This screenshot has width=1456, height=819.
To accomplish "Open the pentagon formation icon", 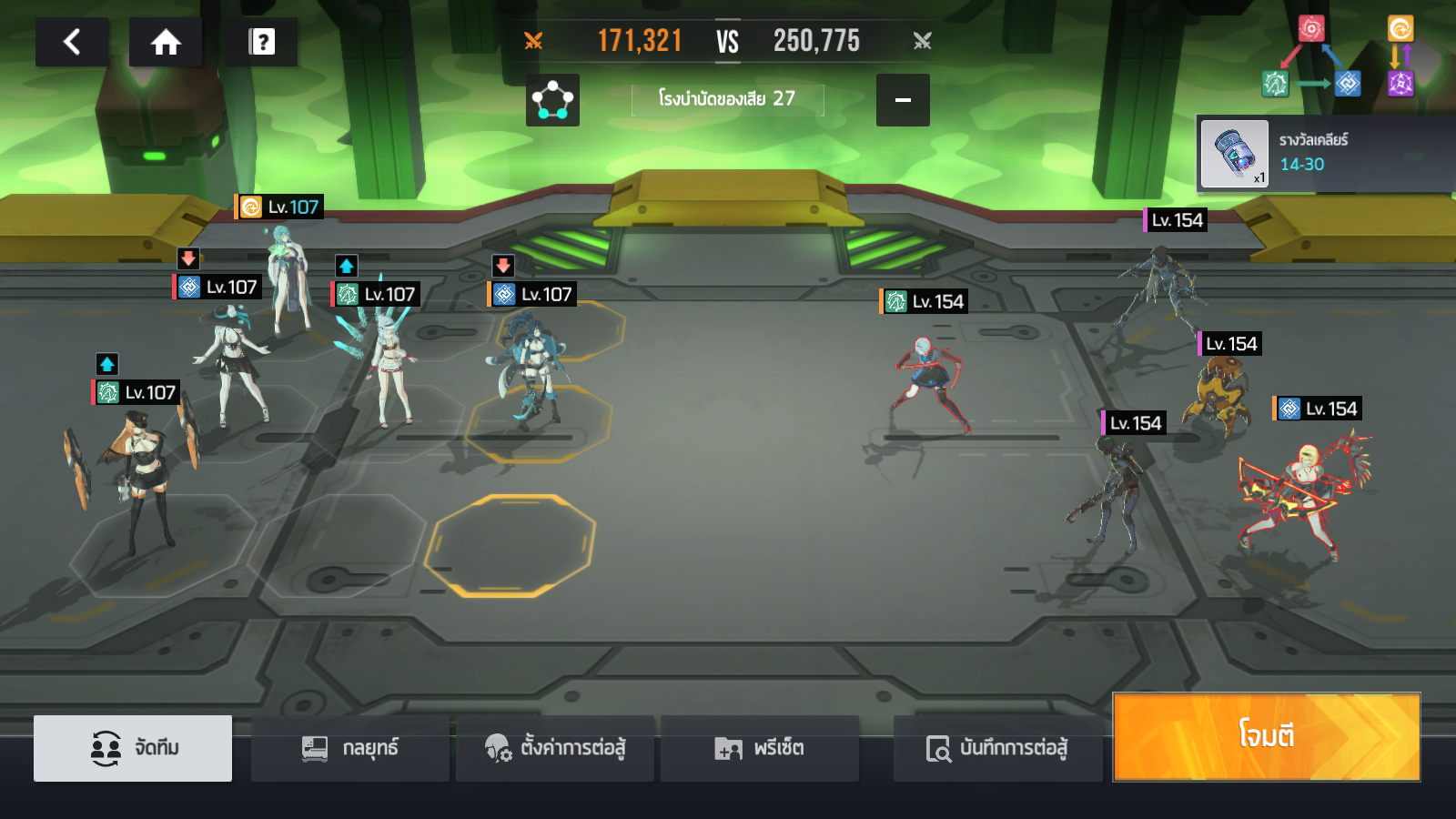I will pos(552,100).
